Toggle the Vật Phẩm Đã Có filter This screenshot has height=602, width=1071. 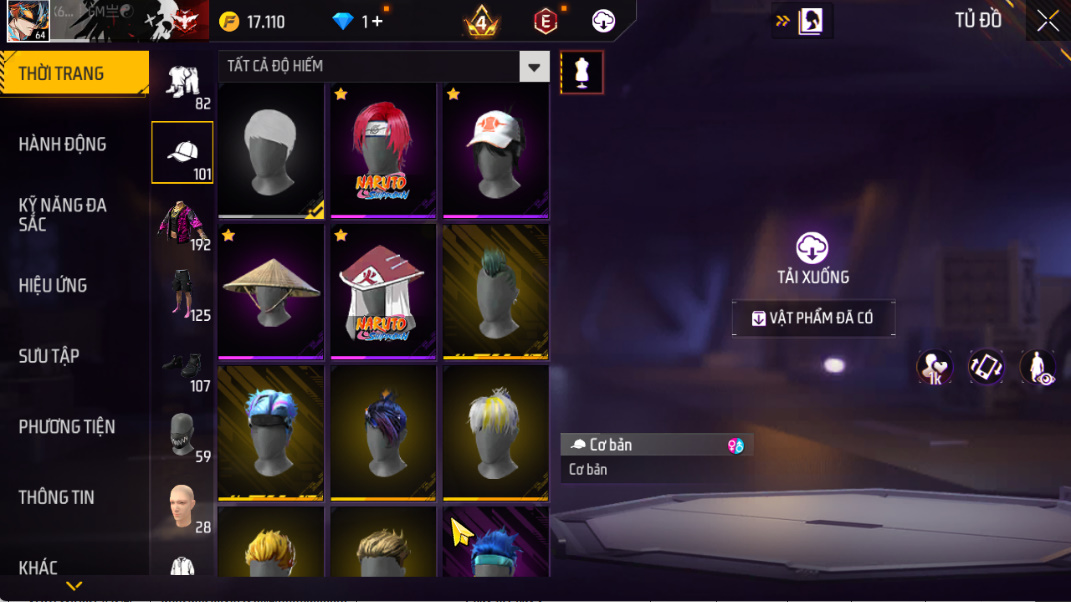coord(813,318)
